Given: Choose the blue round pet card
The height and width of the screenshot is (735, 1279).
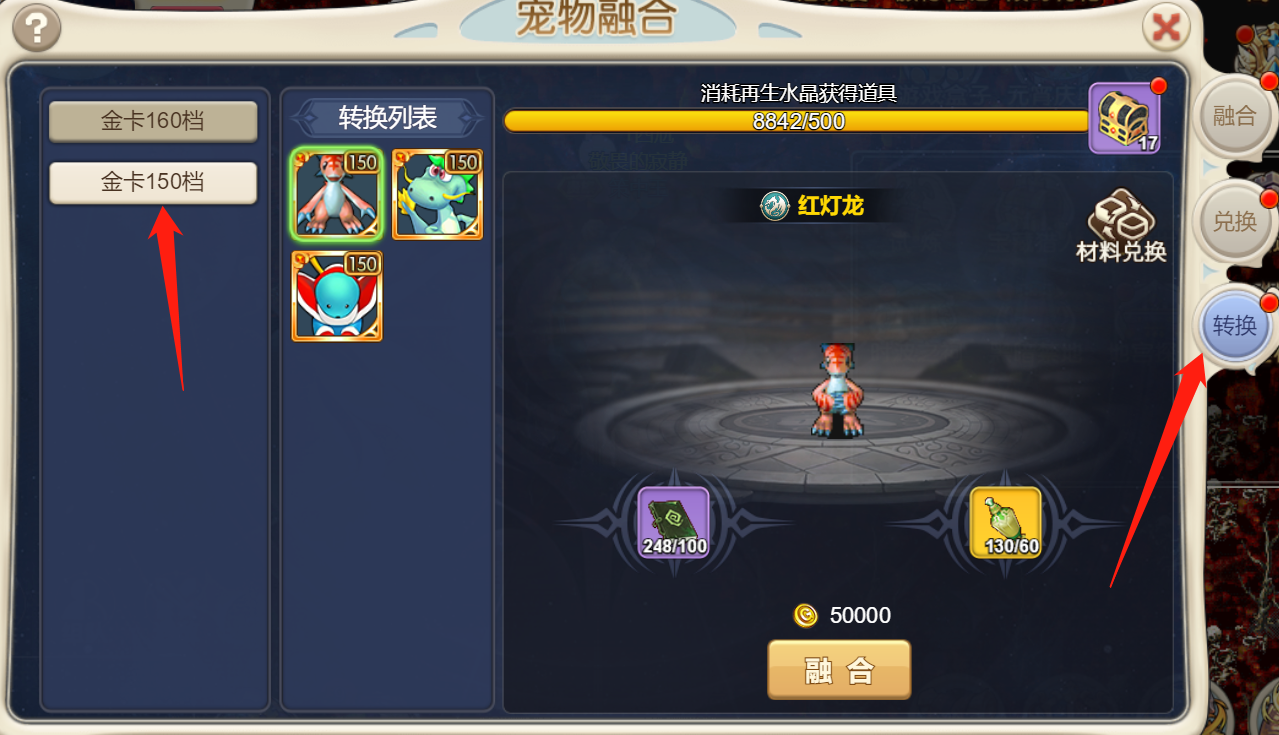Looking at the screenshot, I should [x=336, y=296].
